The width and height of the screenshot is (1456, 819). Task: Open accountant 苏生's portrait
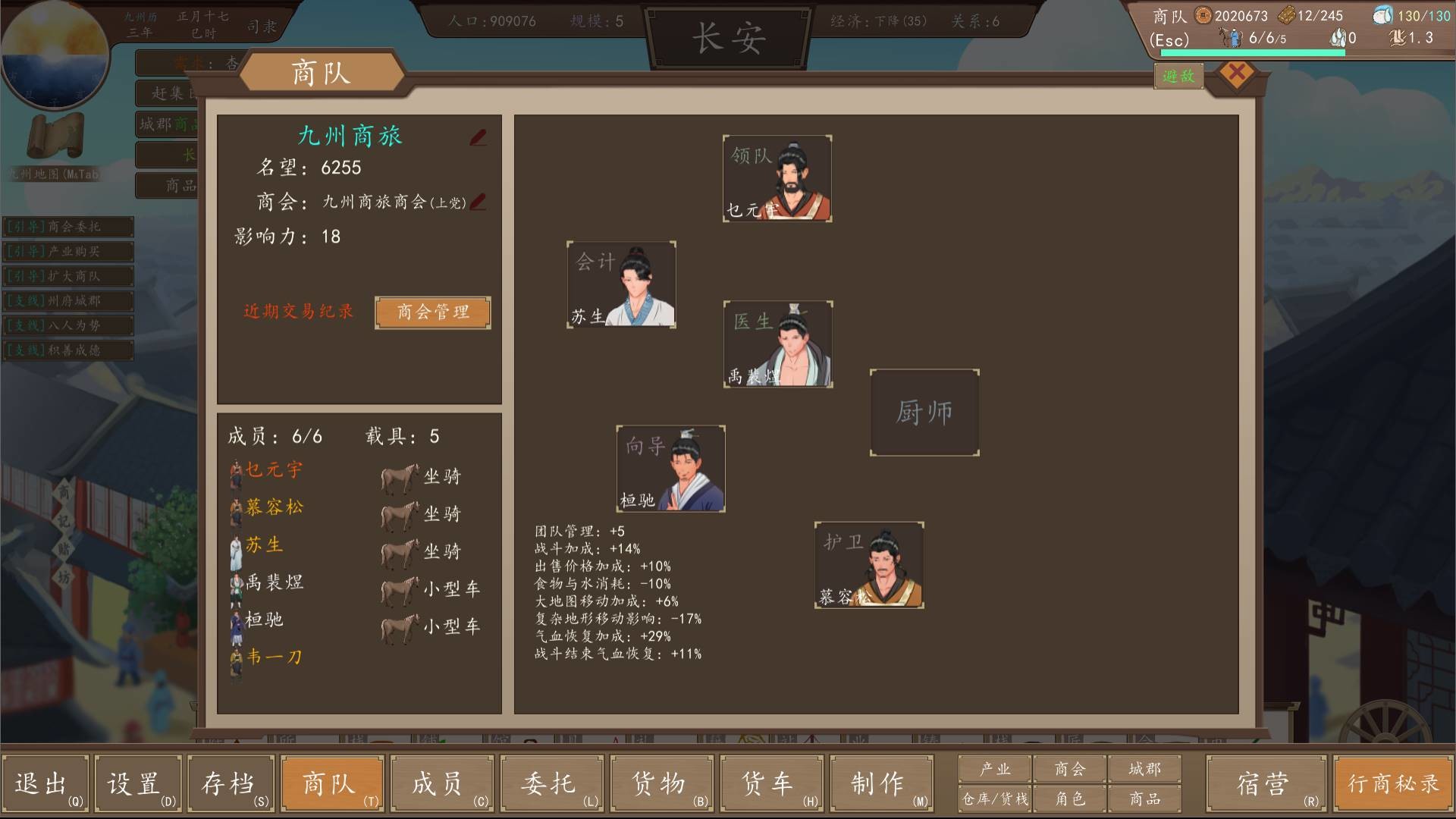click(622, 284)
